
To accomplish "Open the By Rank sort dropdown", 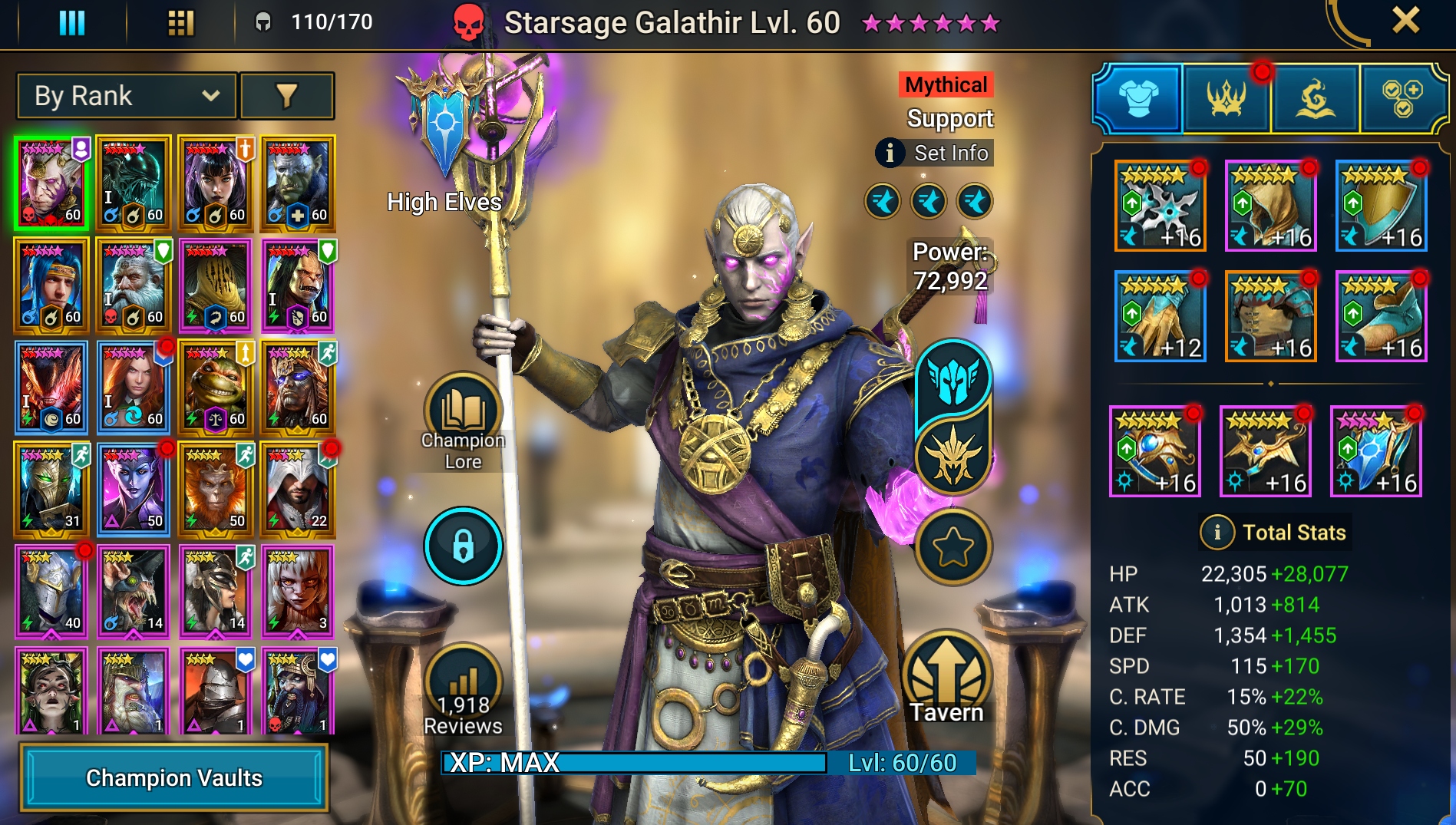I will (x=127, y=96).
